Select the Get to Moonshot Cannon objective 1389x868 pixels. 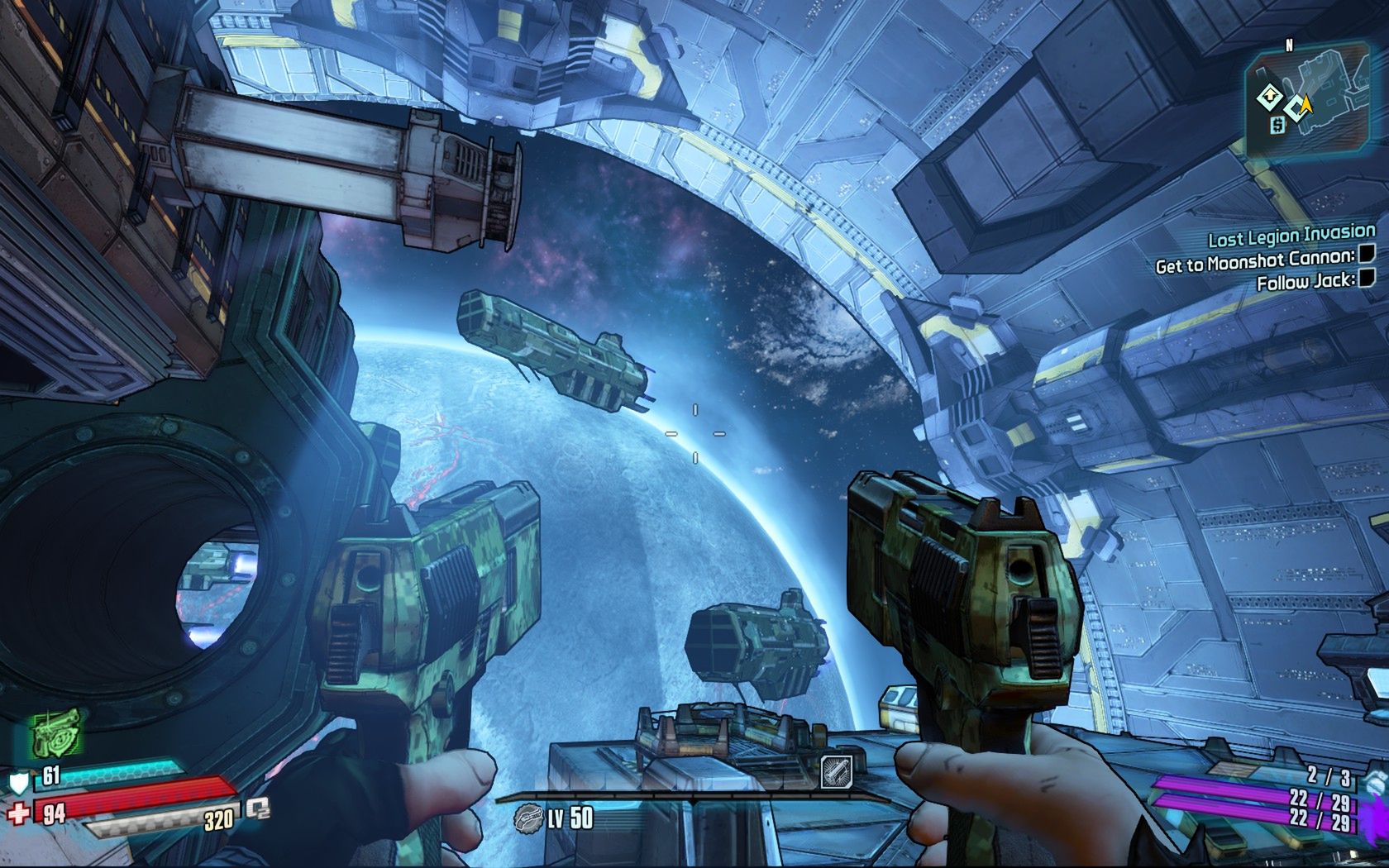(x=1255, y=261)
